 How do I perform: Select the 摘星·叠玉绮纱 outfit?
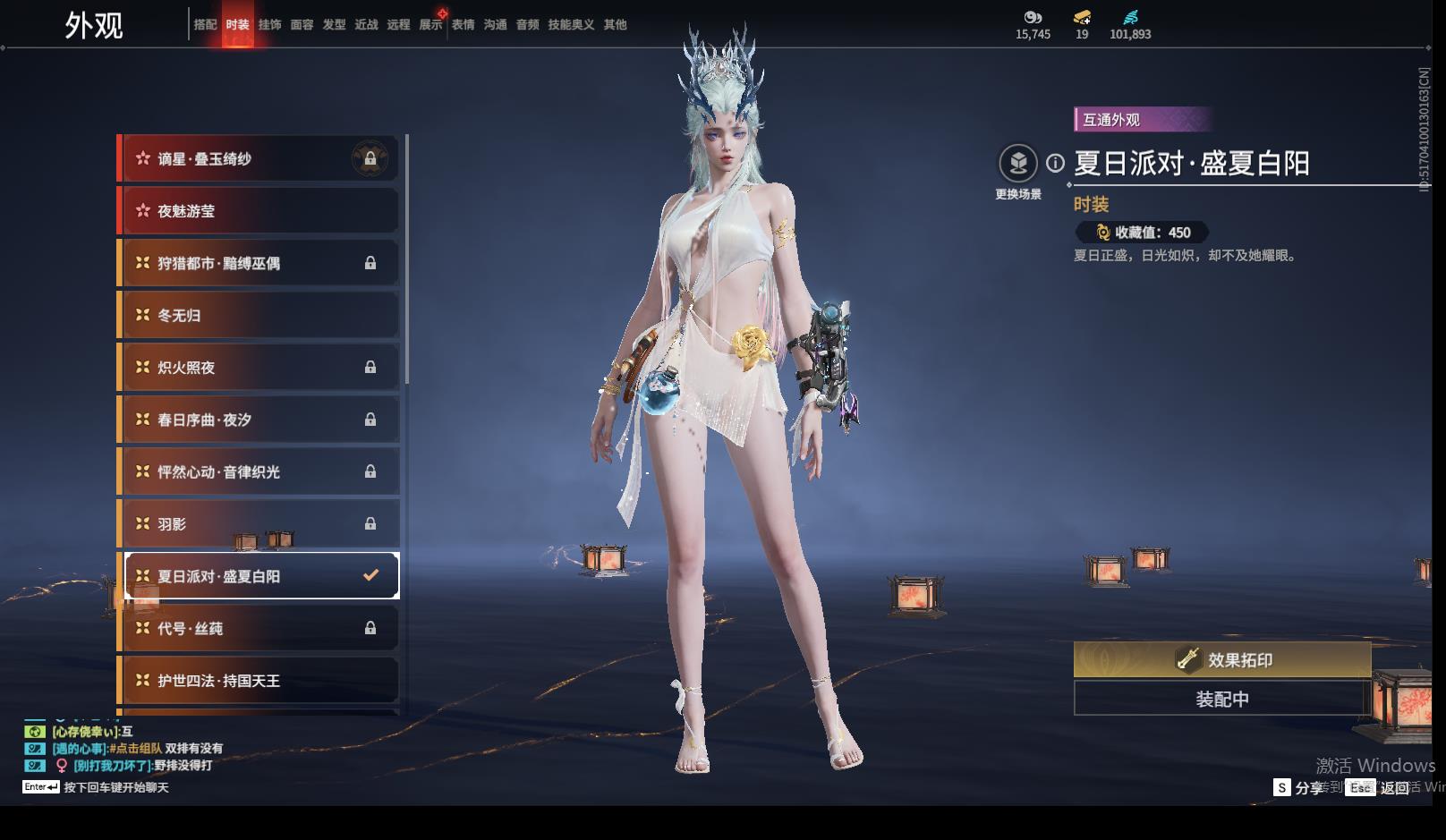(x=259, y=159)
